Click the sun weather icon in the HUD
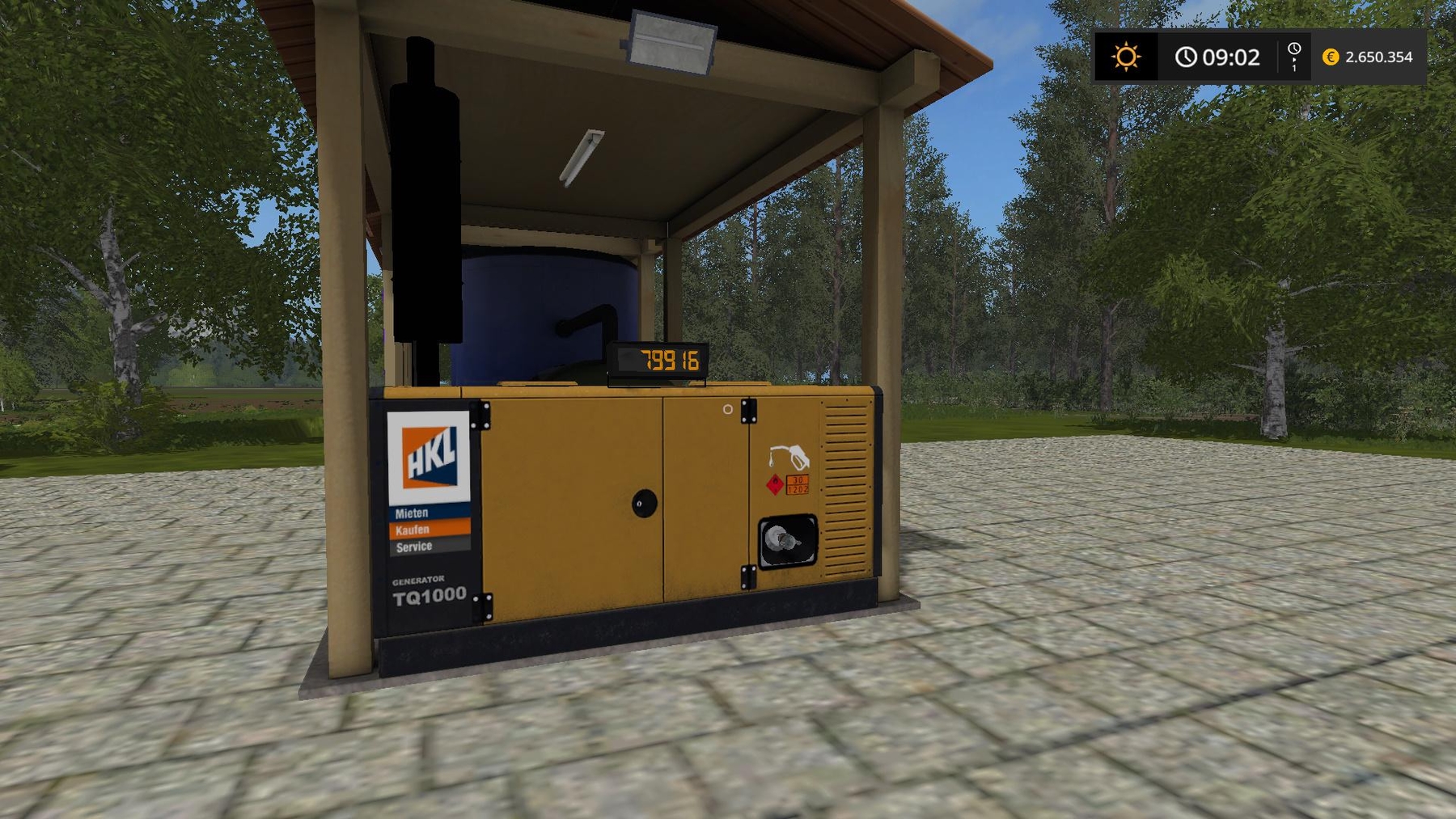 [x=1126, y=57]
